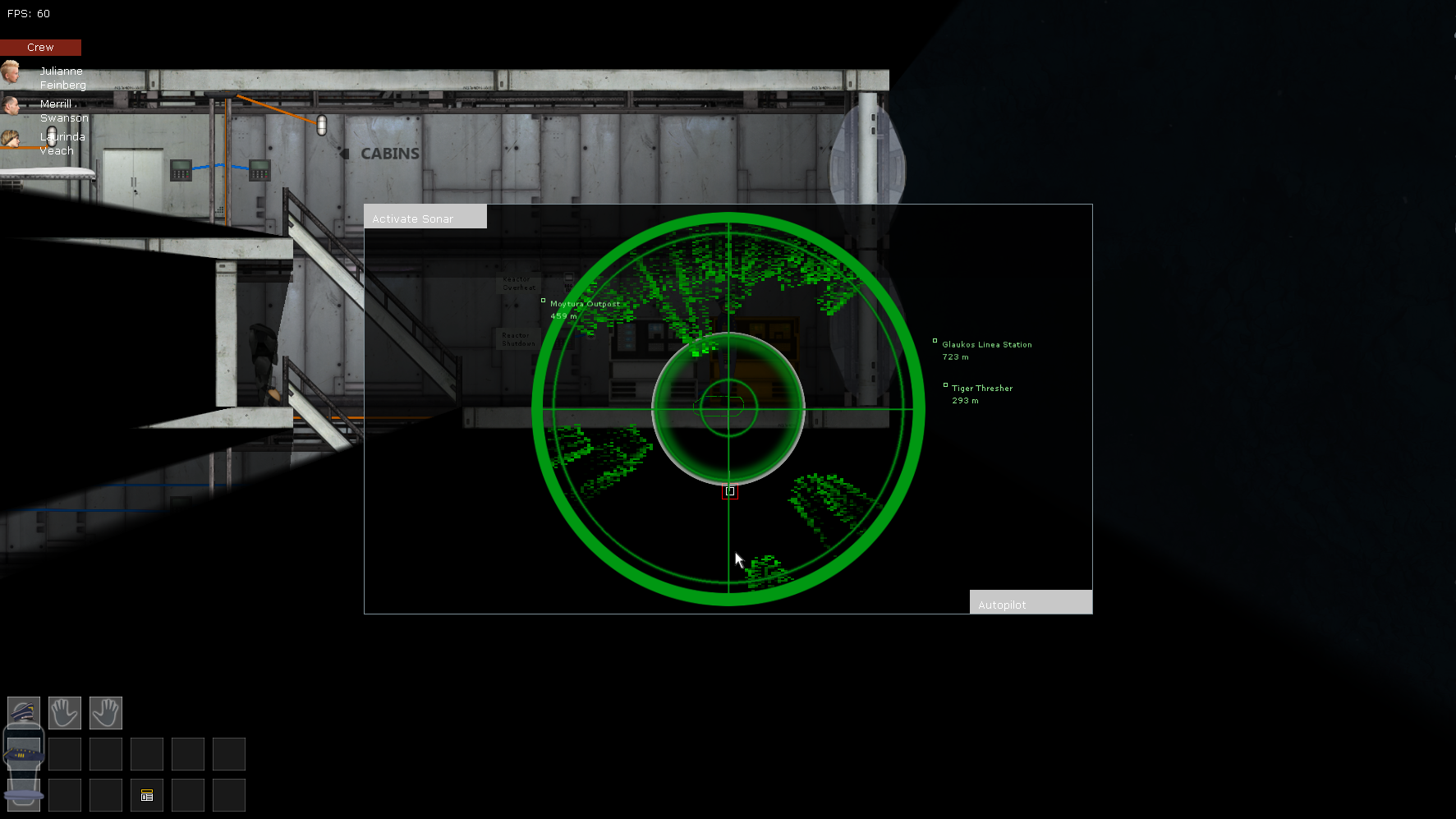Select the captain's cap in the headwear slot

pyautogui.click(x=23, y=712)
